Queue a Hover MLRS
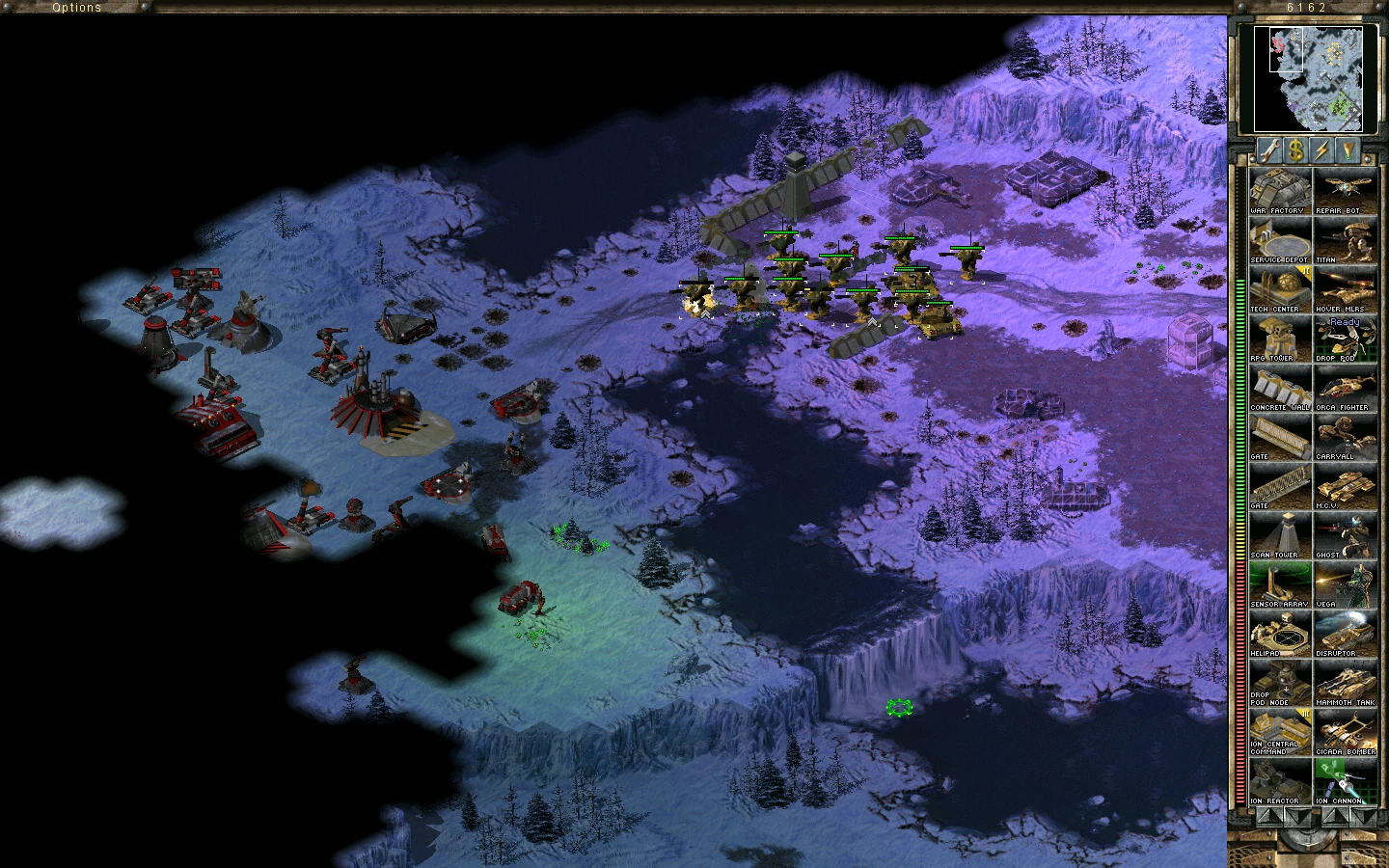 1345,289
